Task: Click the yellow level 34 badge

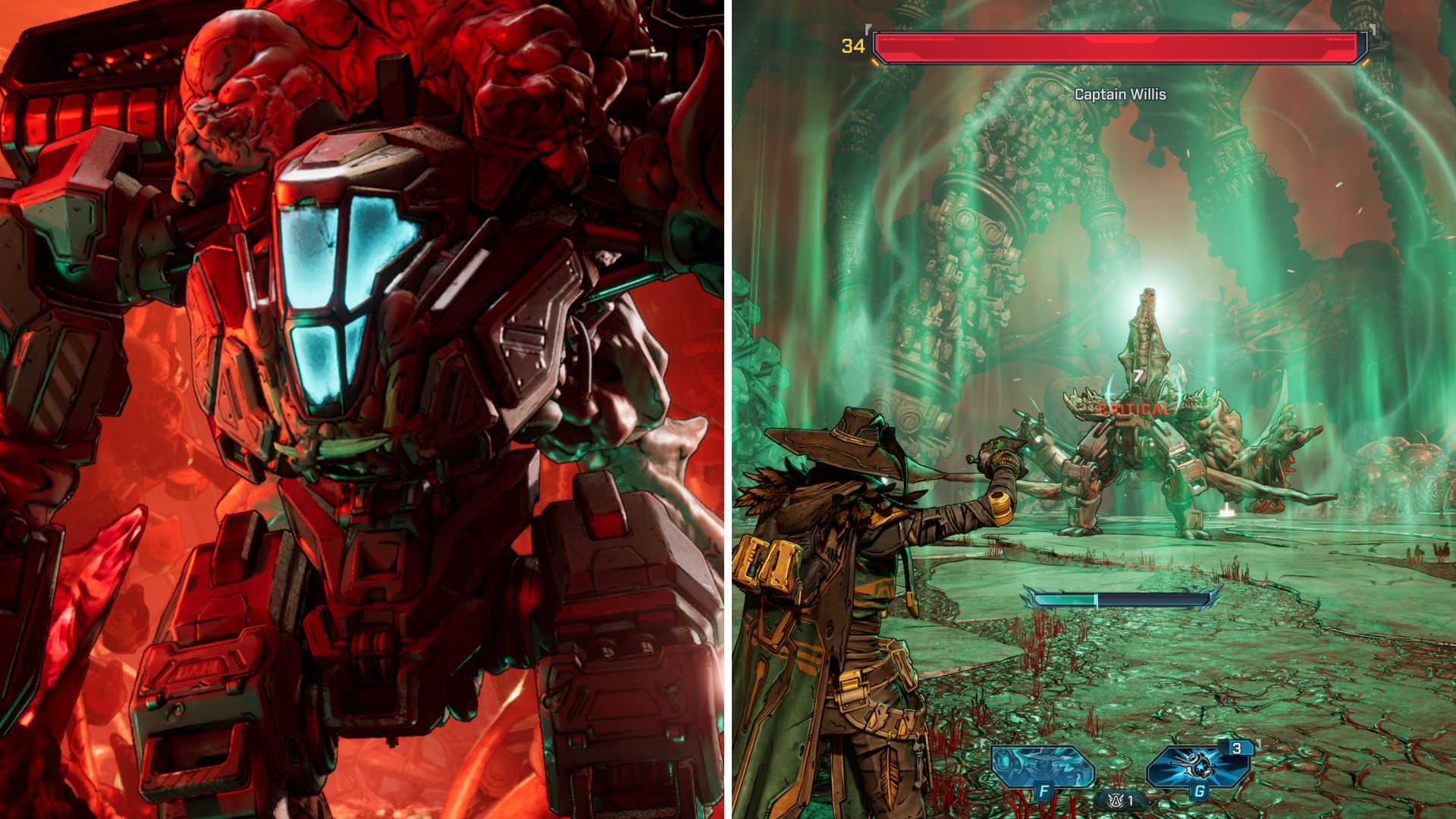Action: click(852, 45)
